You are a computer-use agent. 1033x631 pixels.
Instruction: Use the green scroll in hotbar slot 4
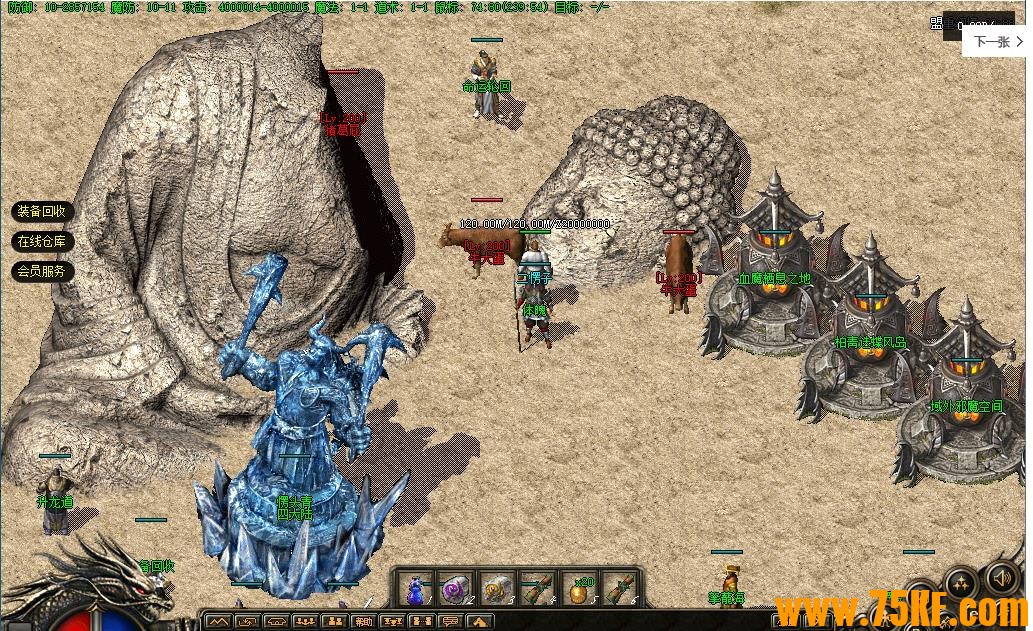tap(537, 589)
